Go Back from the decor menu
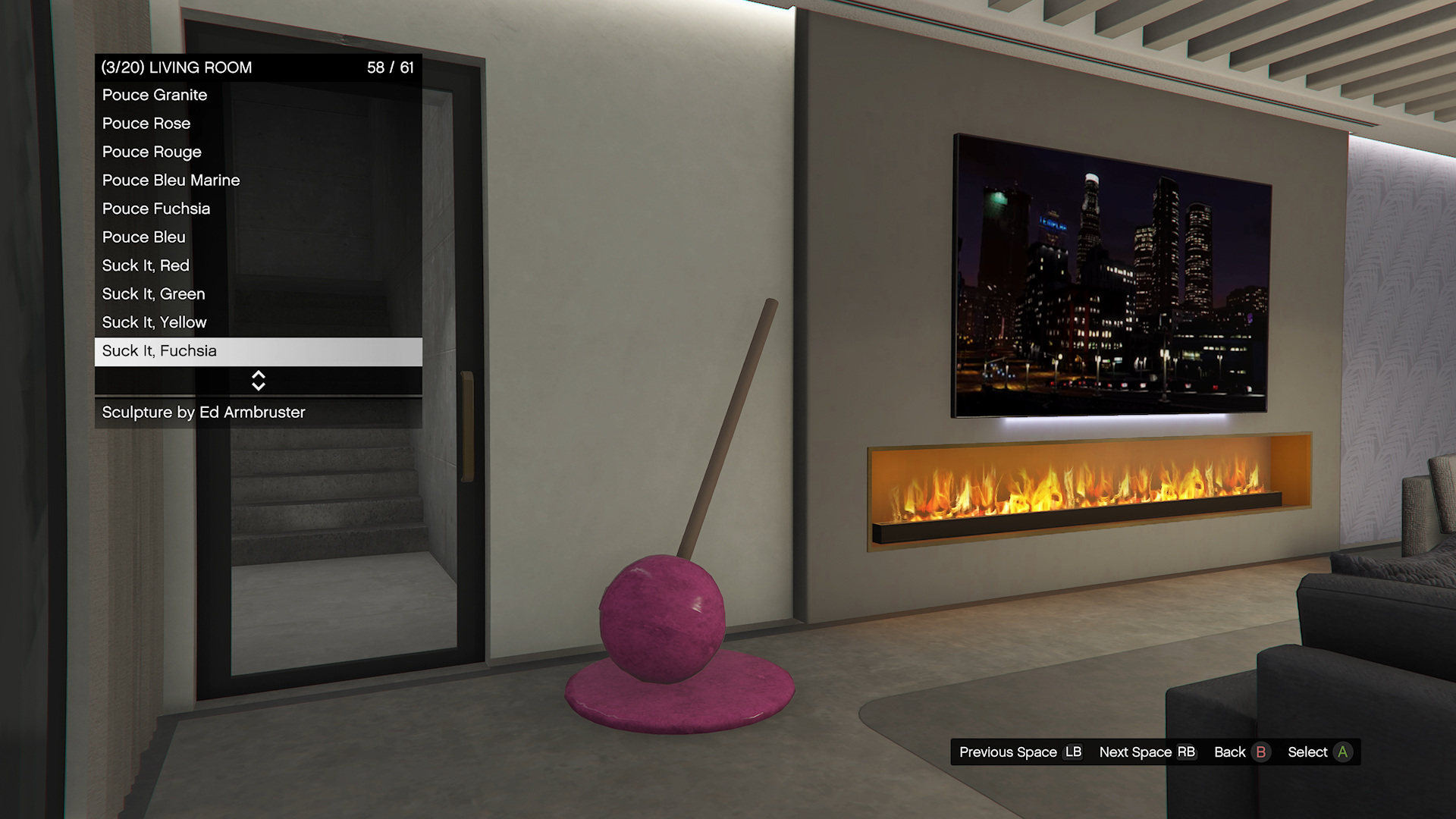This screenshot has width=1456, height=819. 1241,752
